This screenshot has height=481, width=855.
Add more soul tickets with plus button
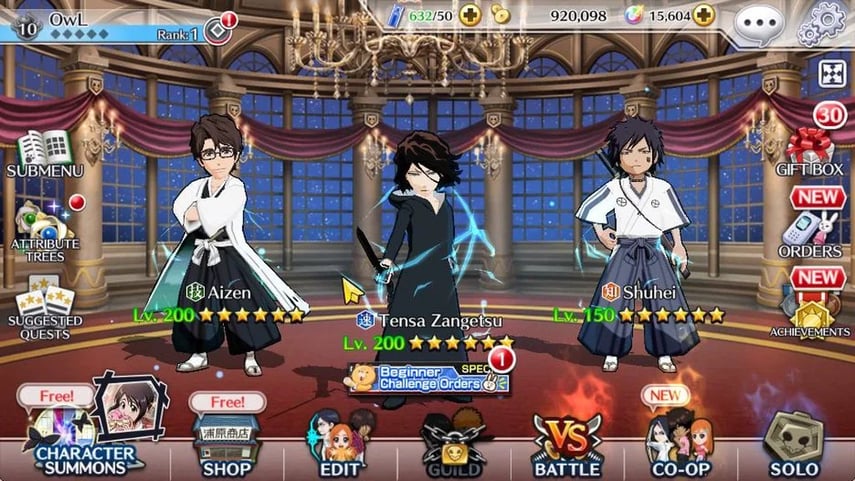point(471,15)
